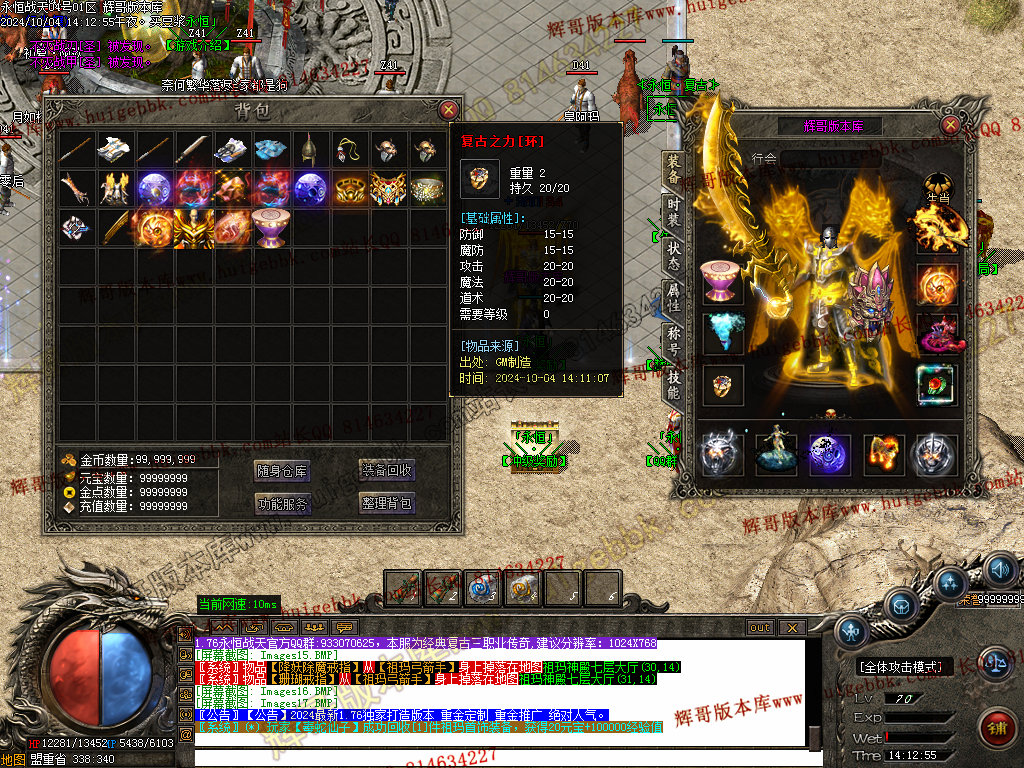Viewport: 1024px width, 768px height.
Task: Switch to the 时装 (fashion) tab
Action: pyautogui.click(x=674, y=212)
